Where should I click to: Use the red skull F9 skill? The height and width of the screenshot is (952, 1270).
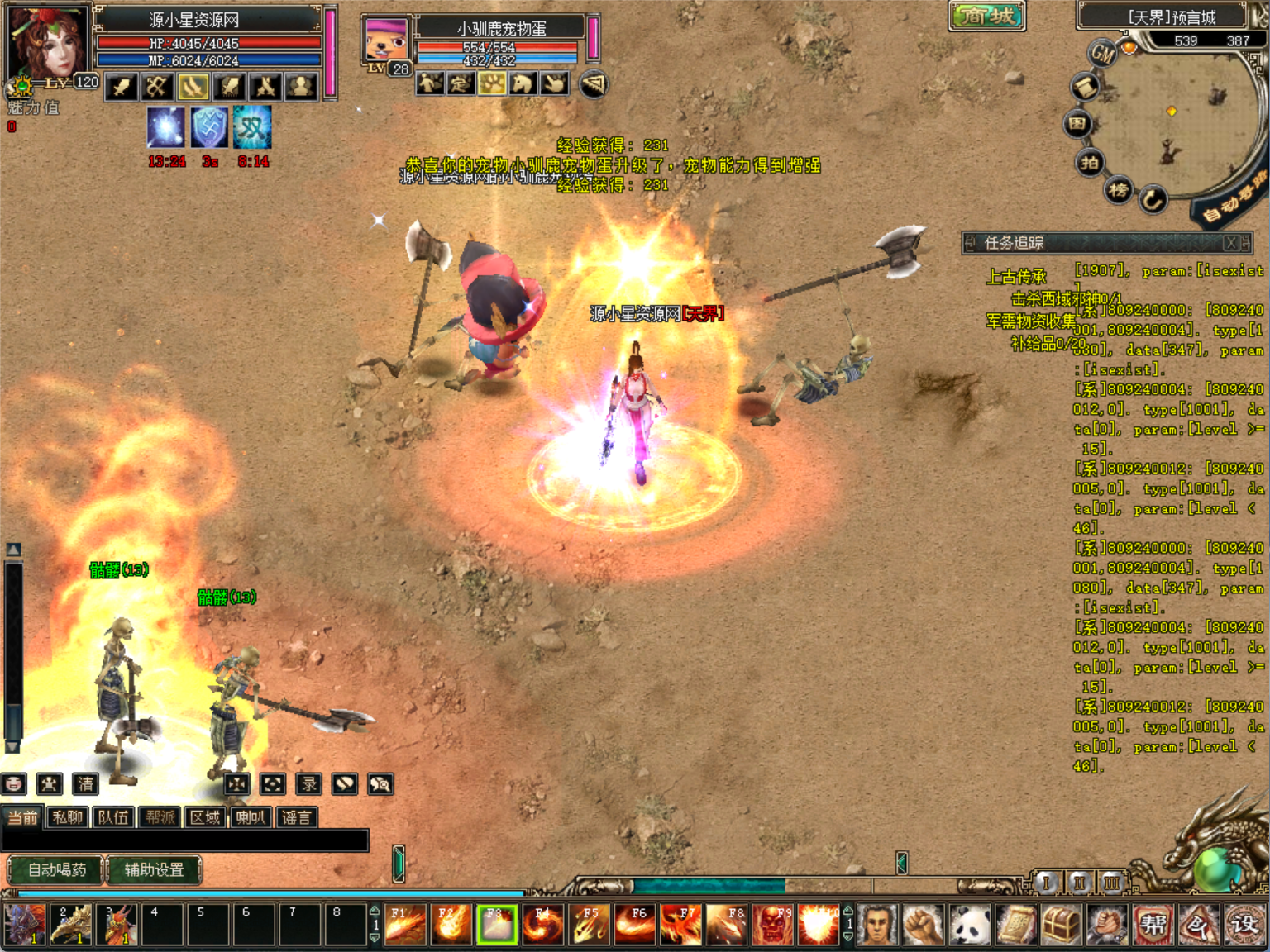[772, 924]
